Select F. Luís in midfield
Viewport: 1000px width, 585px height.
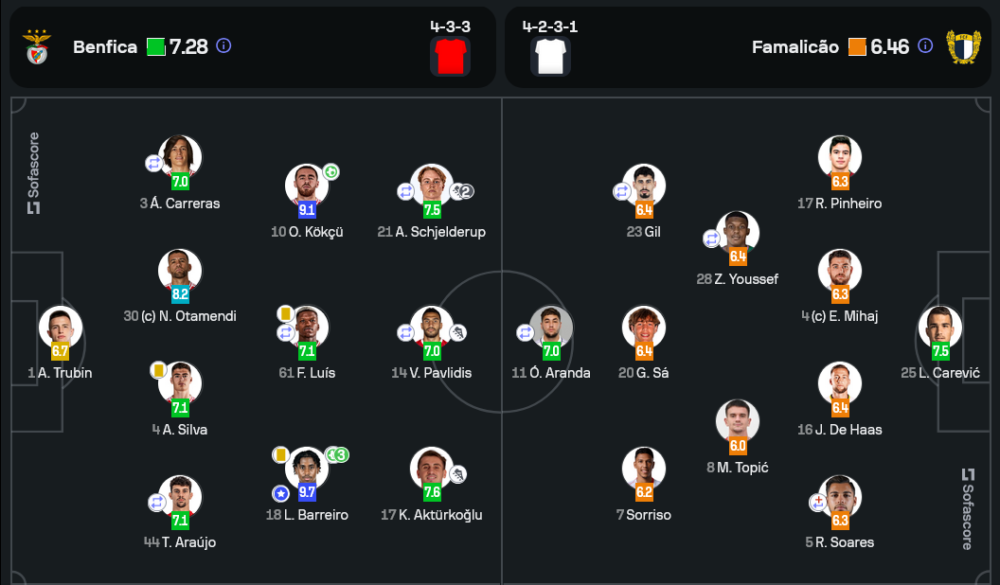306,329
